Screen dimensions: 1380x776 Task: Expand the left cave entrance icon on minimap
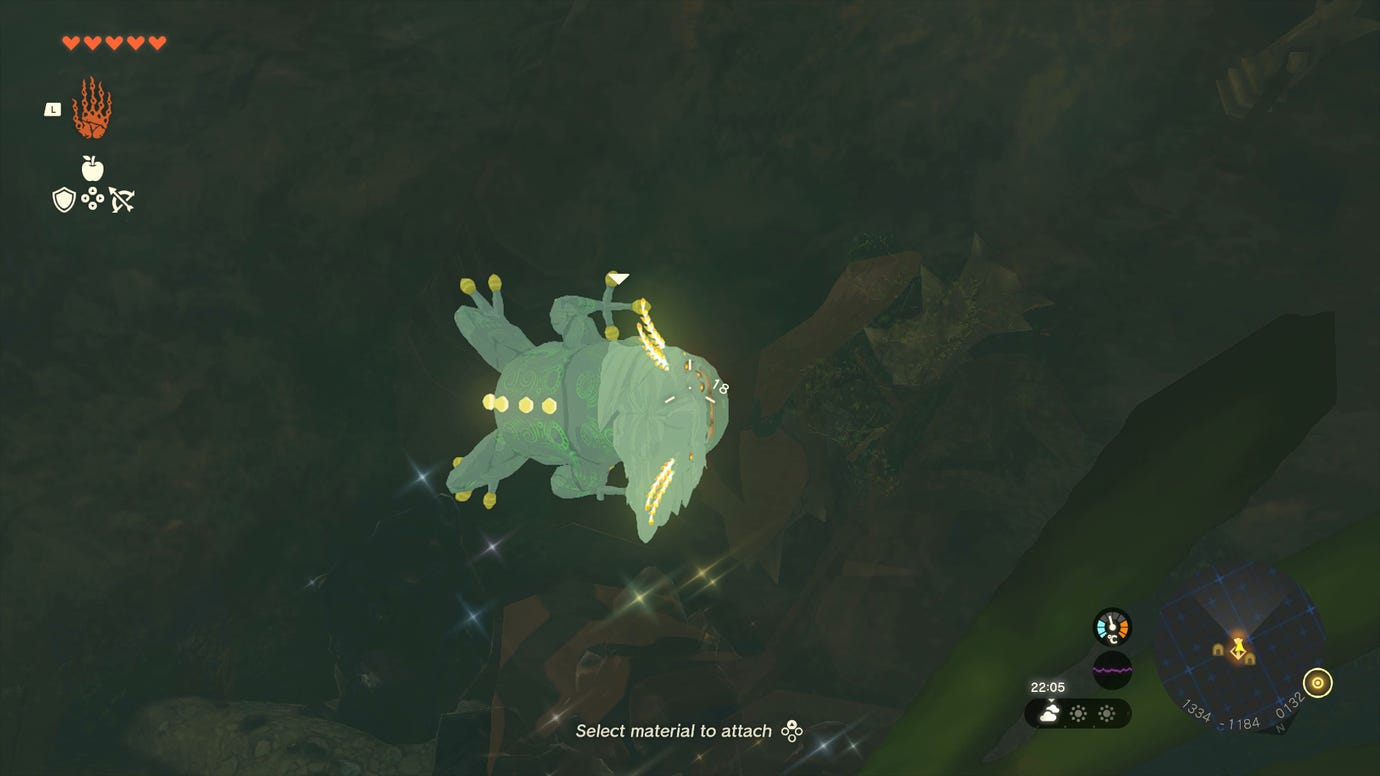point(1218,648)
